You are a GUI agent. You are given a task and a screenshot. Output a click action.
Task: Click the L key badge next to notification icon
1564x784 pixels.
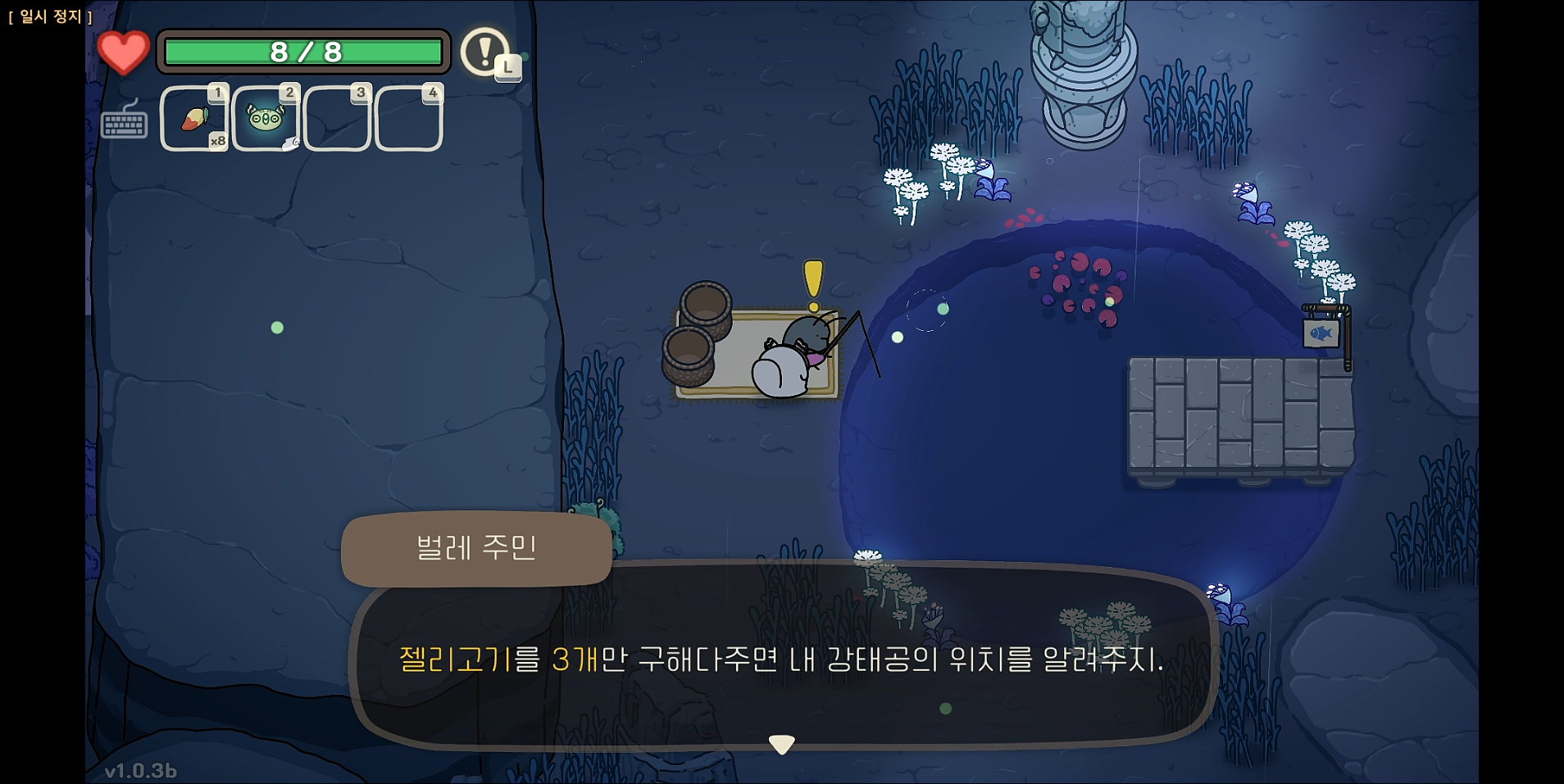509,68
